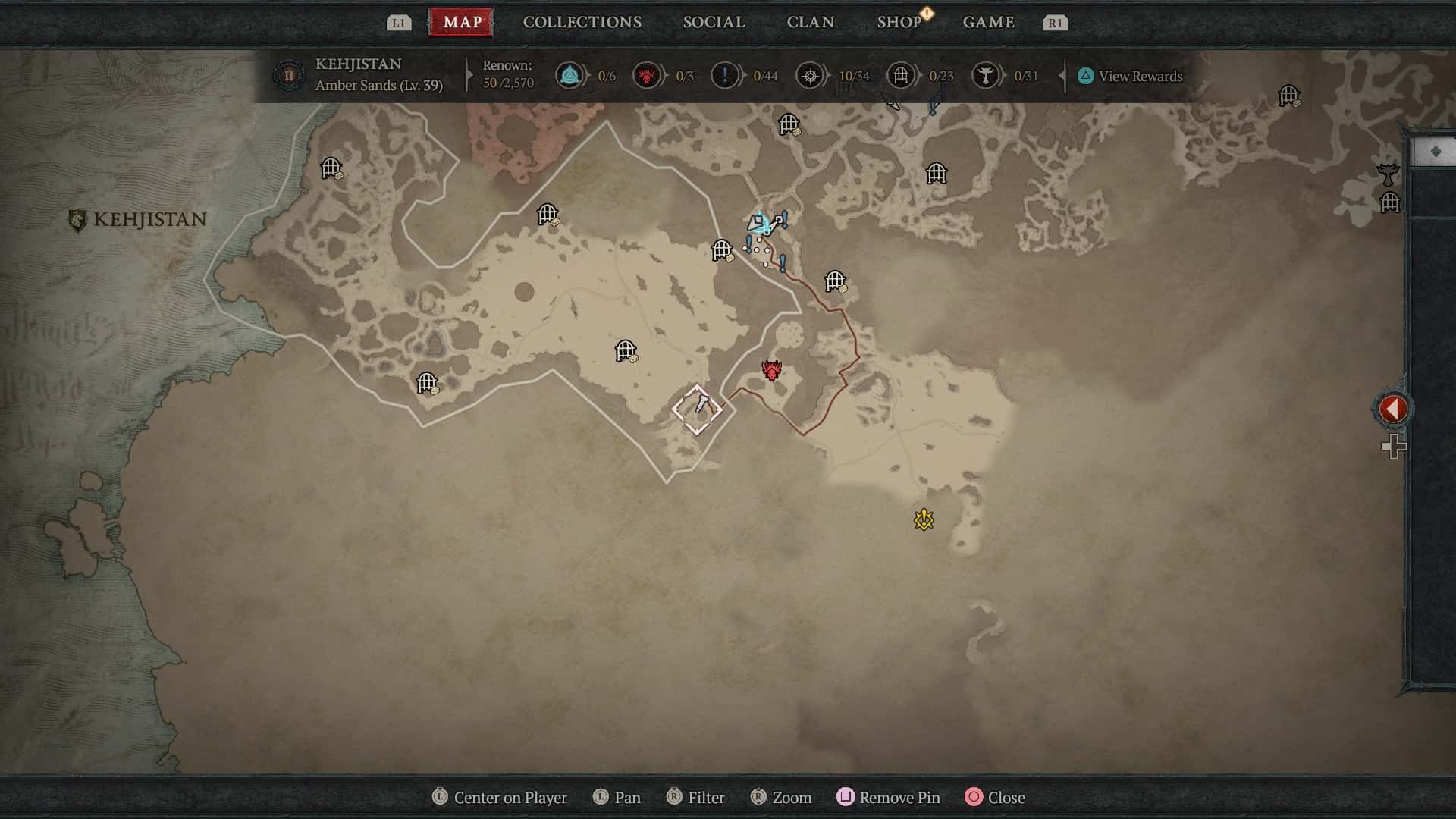View Rewards for Kehjistan renown

tap(1130, 76)
